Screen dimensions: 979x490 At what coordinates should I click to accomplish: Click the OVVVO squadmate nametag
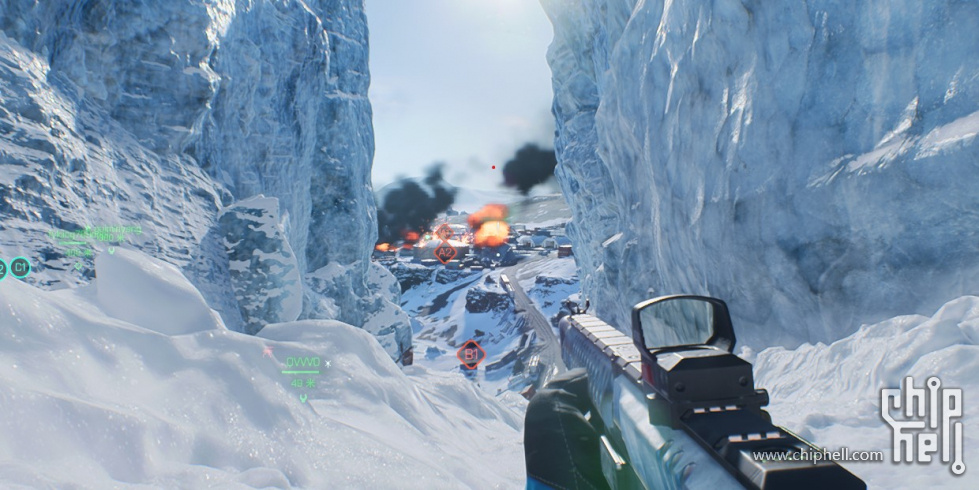(x=303, y=362)
